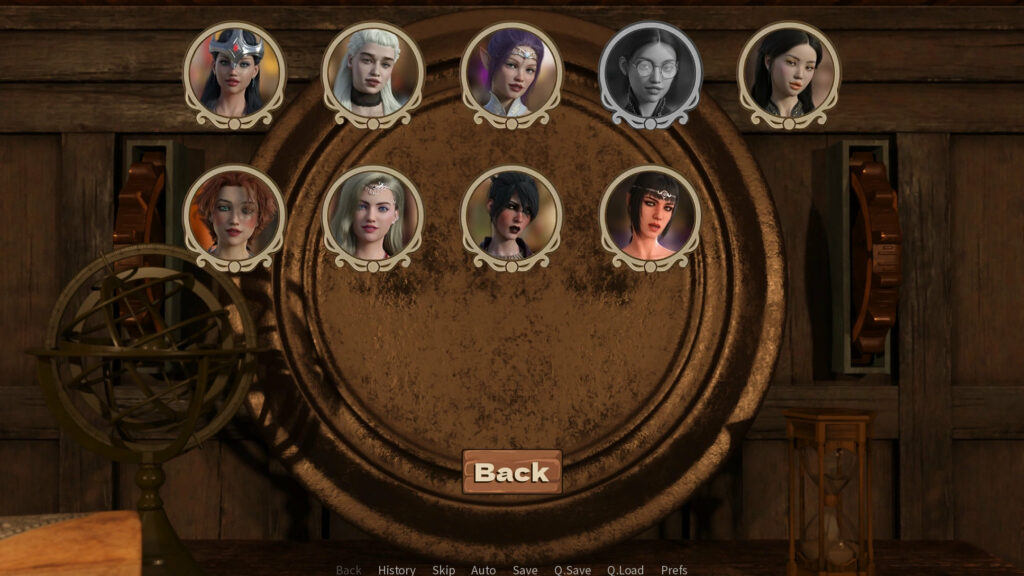The height and width of the screenshot is (576, 1024).
Task: Choose the white-haired portrait with black choker
Action: click(x=373, y=73)
